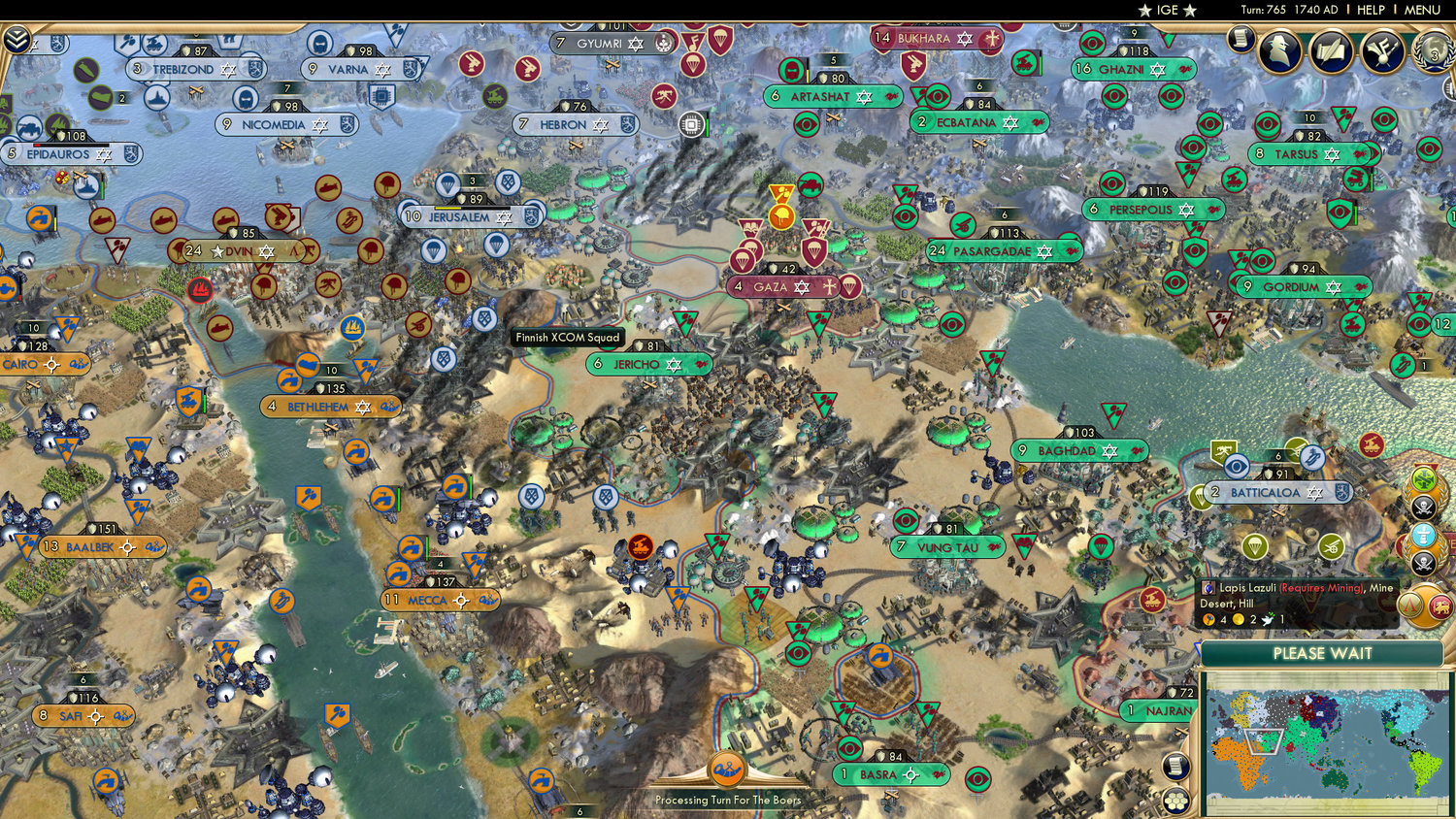Open the Diplomacy overview quill icon
The width and height of the screenshot is (1456, 819).
click(1333, 50)
